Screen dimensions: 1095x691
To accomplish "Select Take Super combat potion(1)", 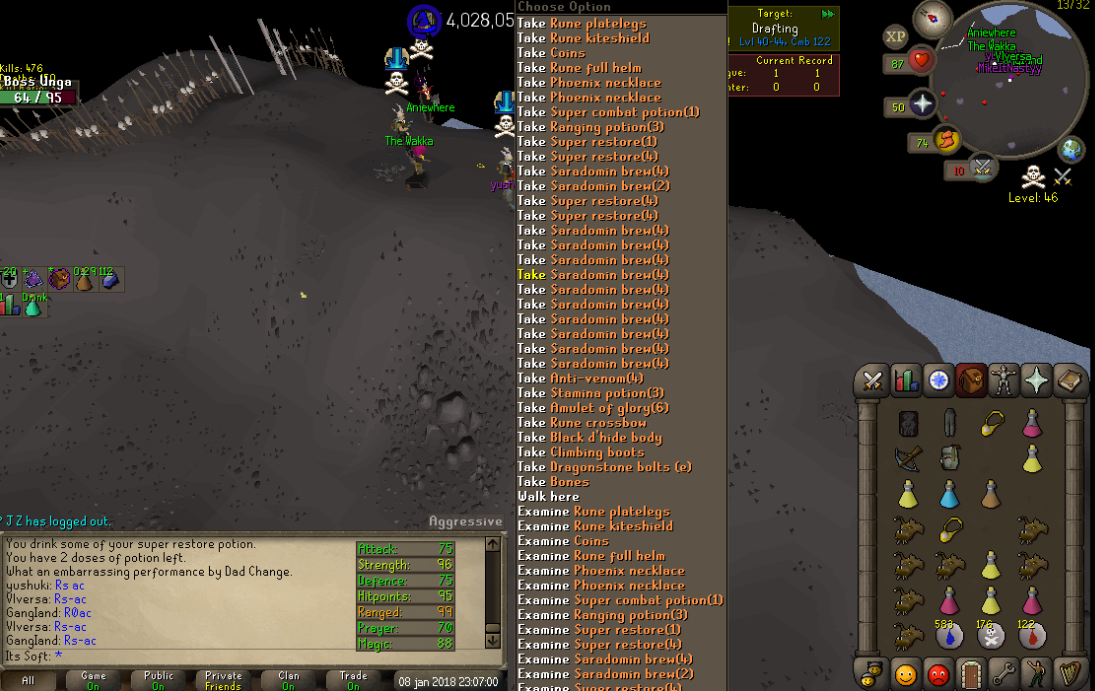I will click(608, 112).
